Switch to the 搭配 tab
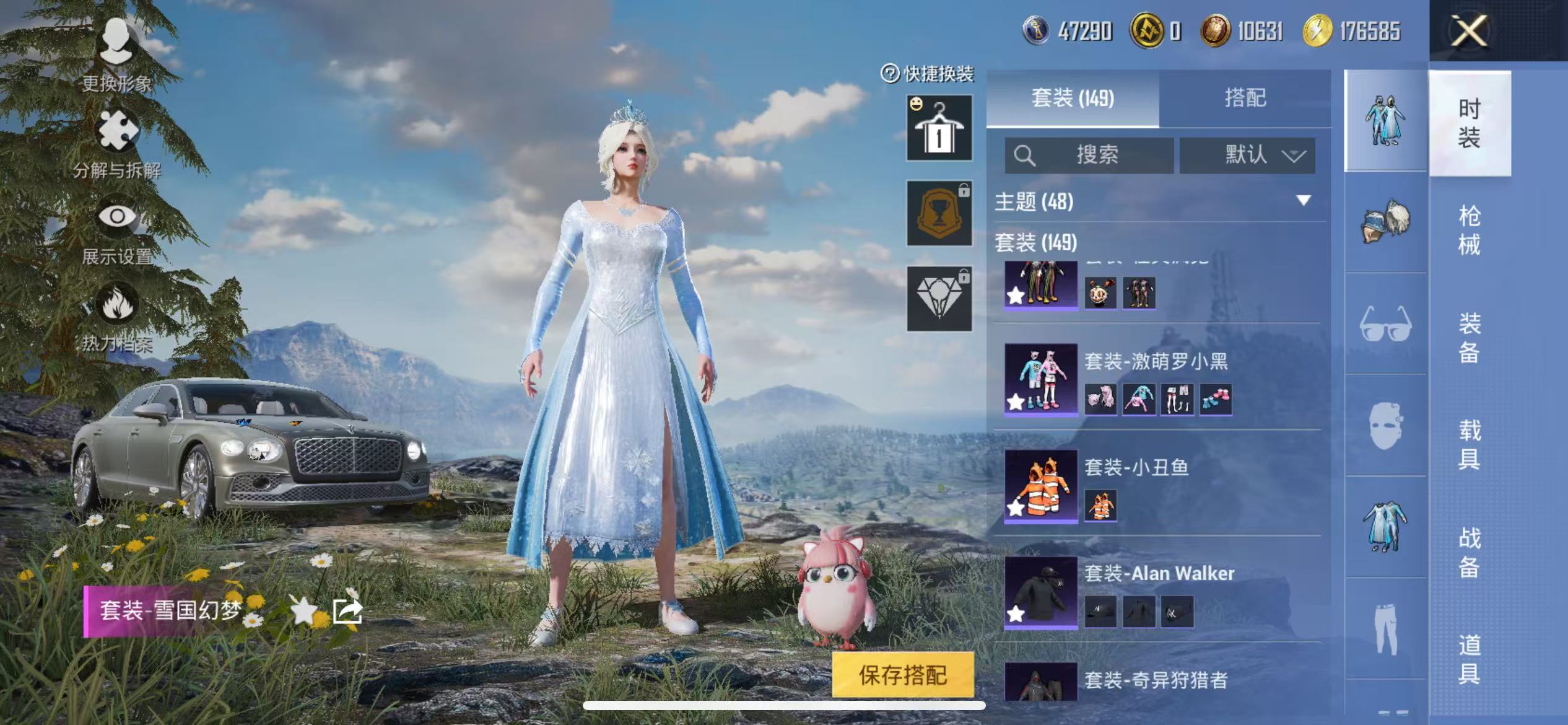The width and height of the screenshot is (1568, 725). tap(1245, 98)
